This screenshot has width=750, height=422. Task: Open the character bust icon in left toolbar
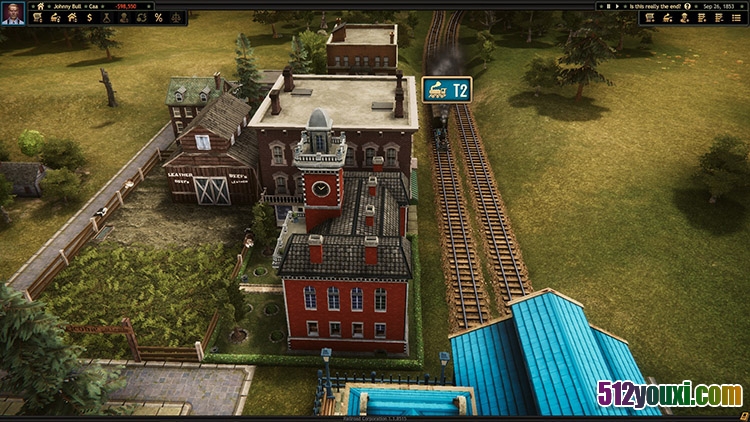point(124,18)
